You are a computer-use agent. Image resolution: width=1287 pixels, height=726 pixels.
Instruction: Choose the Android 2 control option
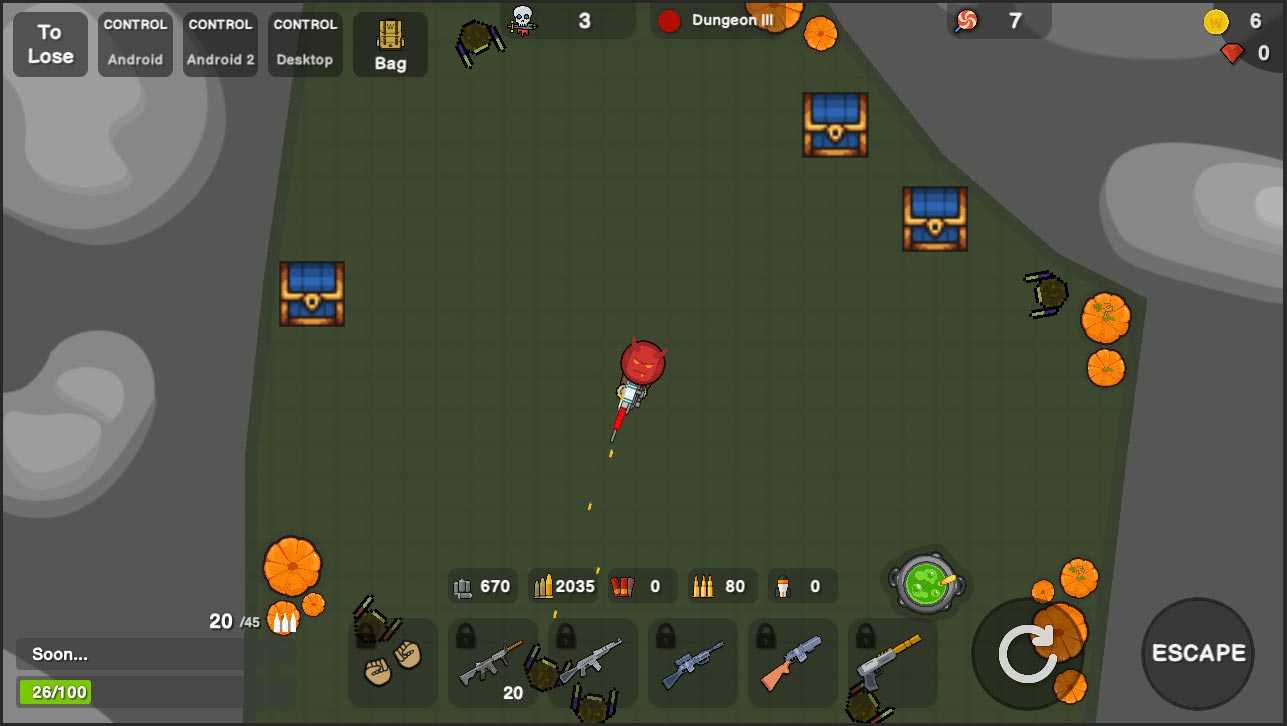[220, 45]
